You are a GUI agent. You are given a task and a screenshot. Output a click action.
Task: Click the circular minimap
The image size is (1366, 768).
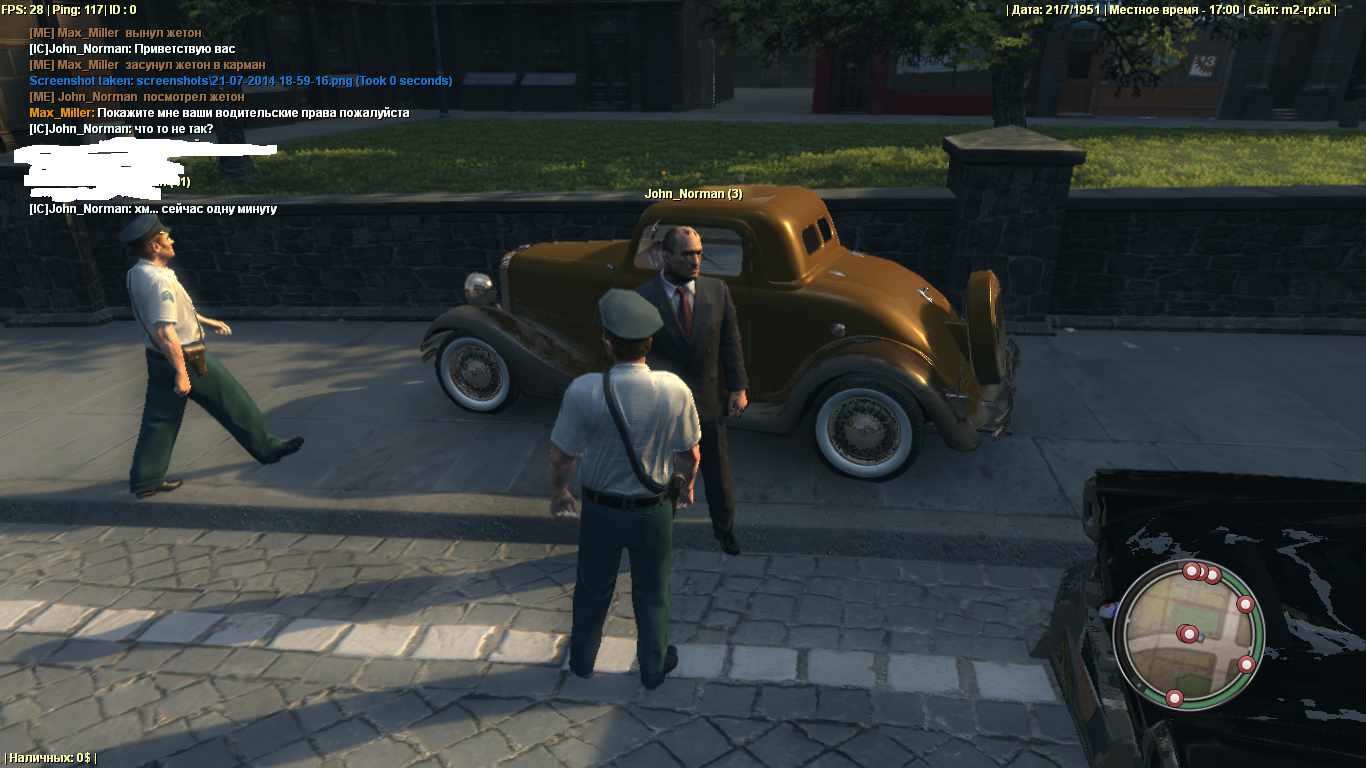1189,634
